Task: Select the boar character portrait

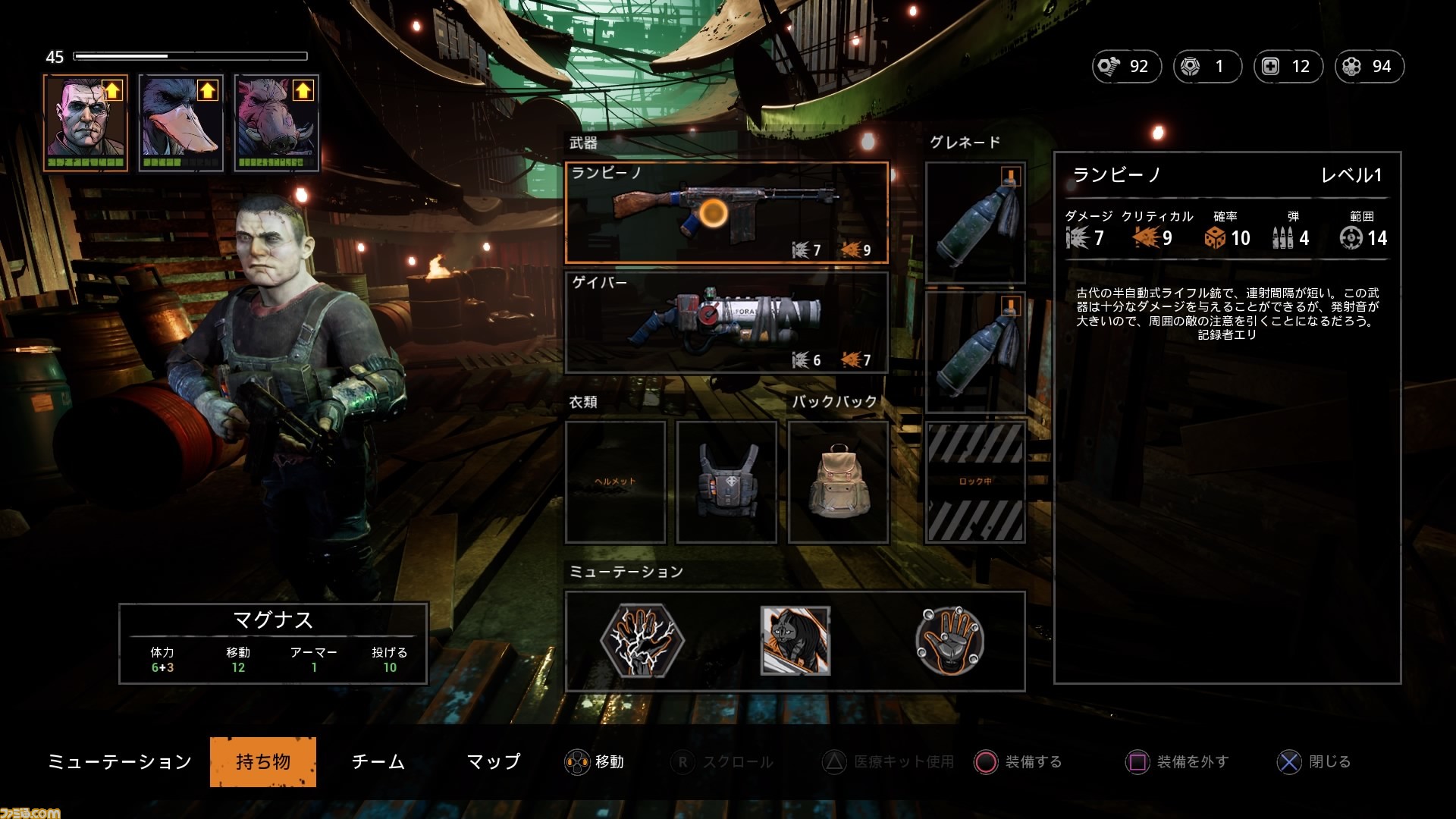Action: [276, 123]
